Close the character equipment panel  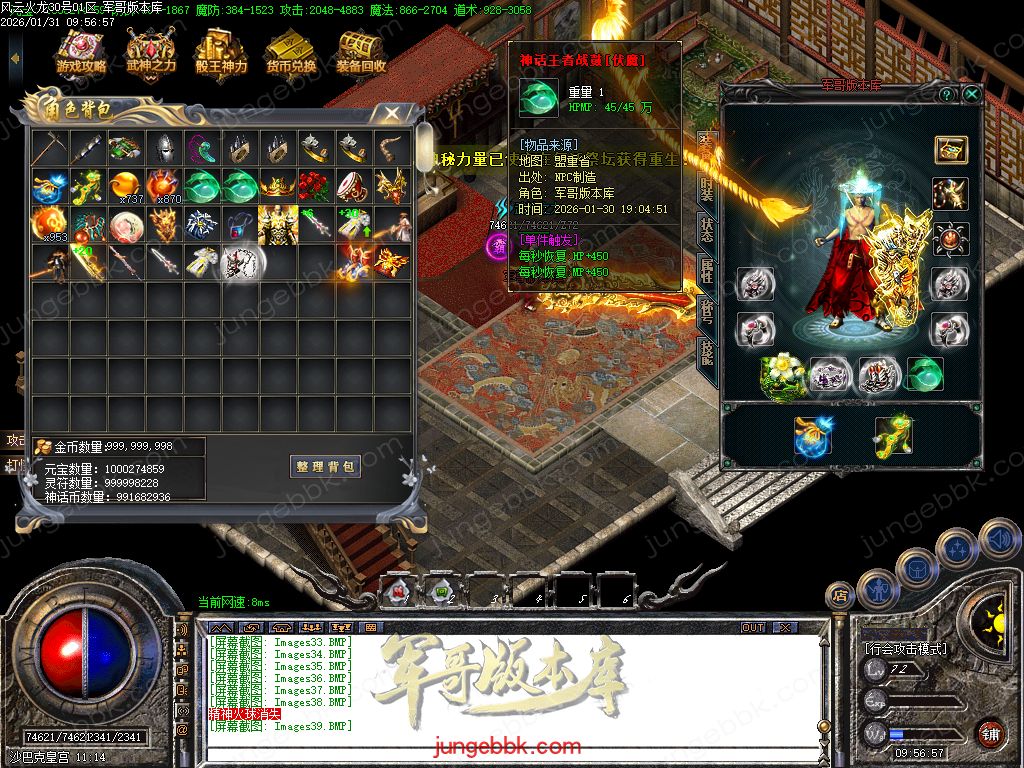(971, 94)
